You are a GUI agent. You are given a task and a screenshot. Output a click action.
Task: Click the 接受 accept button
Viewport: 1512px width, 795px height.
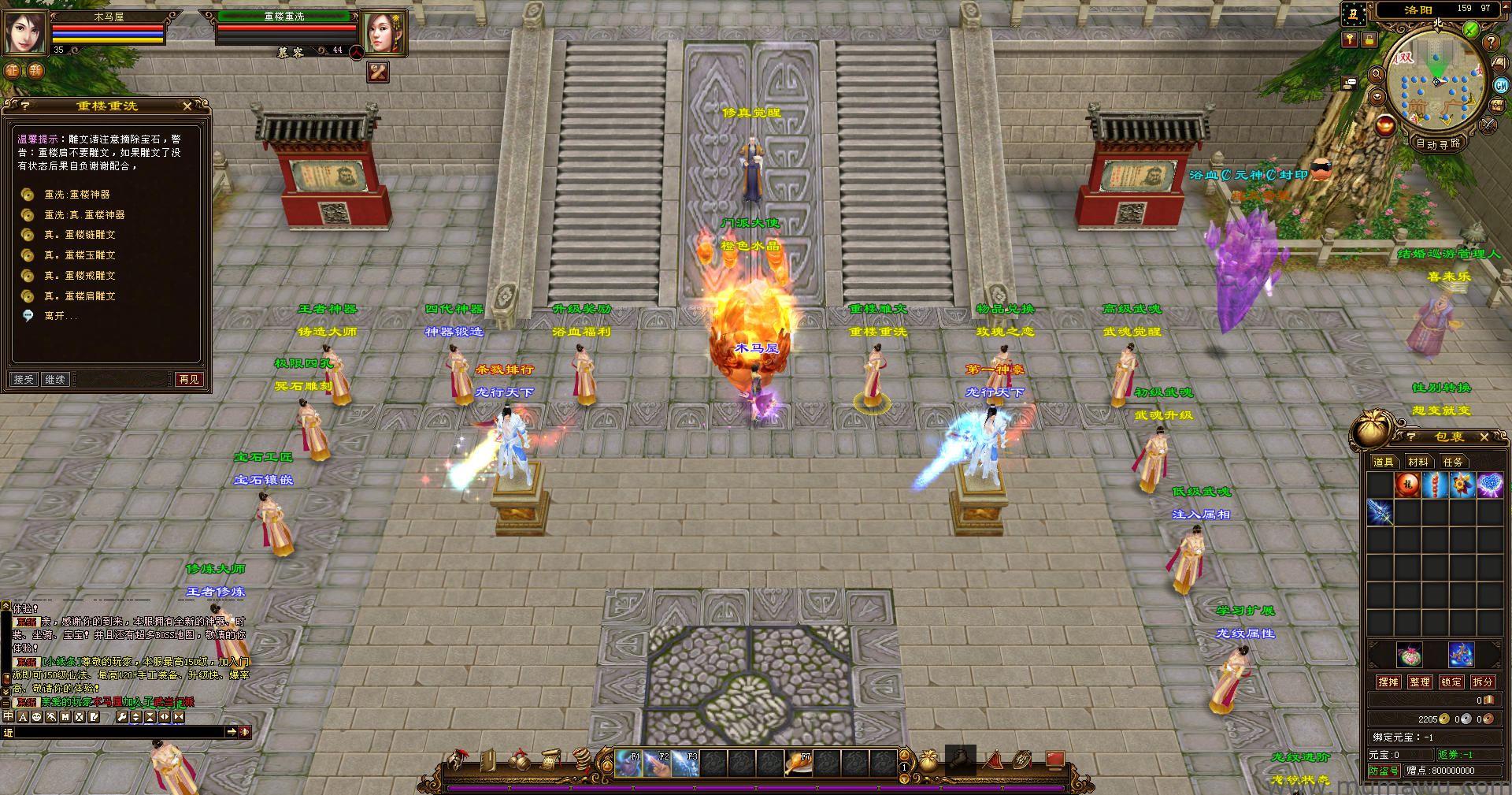pyautogui.click(x=24, y=380)
